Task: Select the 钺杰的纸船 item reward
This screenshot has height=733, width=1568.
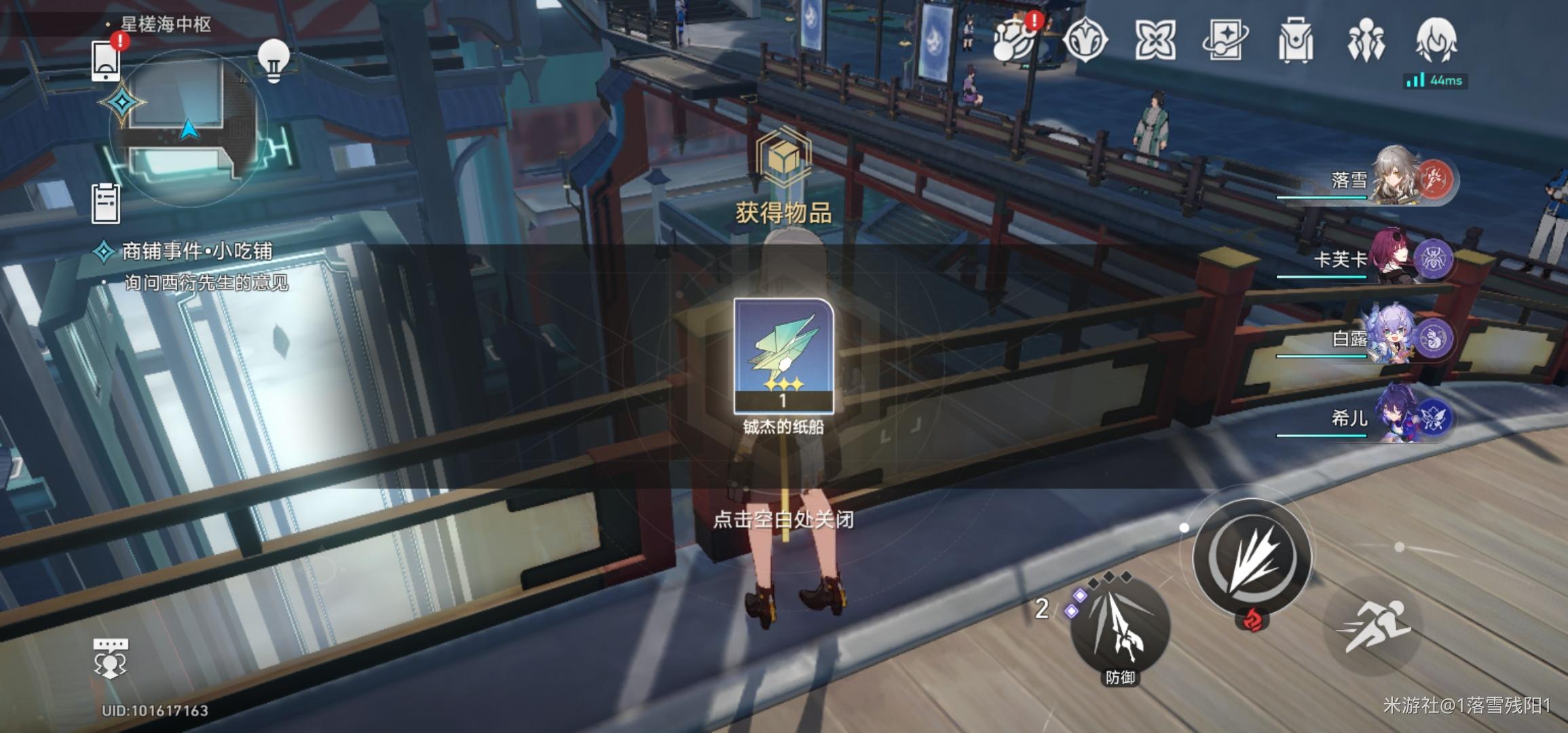Action: pyautogui.click(x=783, y=356)
